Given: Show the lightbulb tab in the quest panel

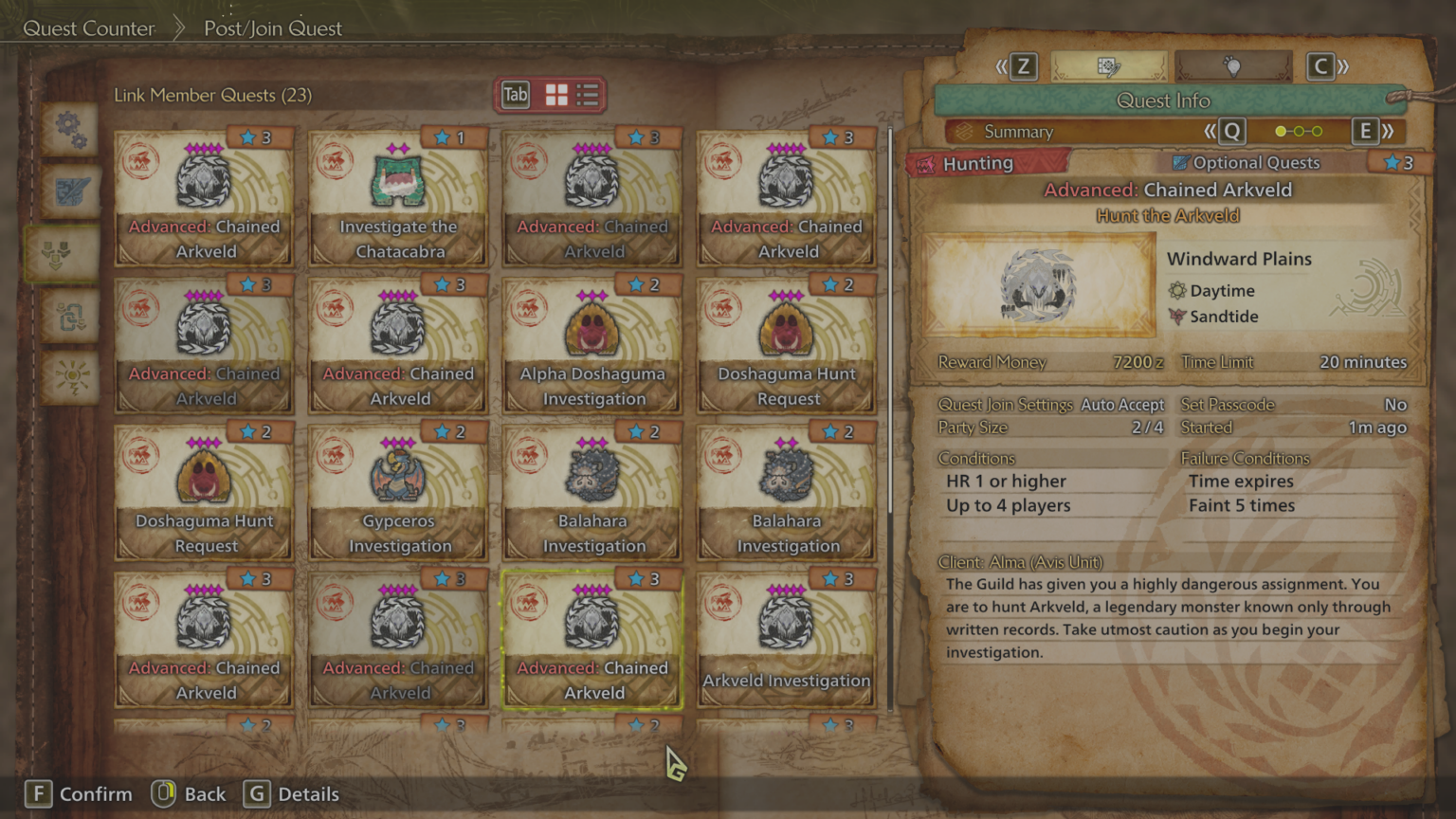Looking at the screenshot, I should pos(1232,66).
